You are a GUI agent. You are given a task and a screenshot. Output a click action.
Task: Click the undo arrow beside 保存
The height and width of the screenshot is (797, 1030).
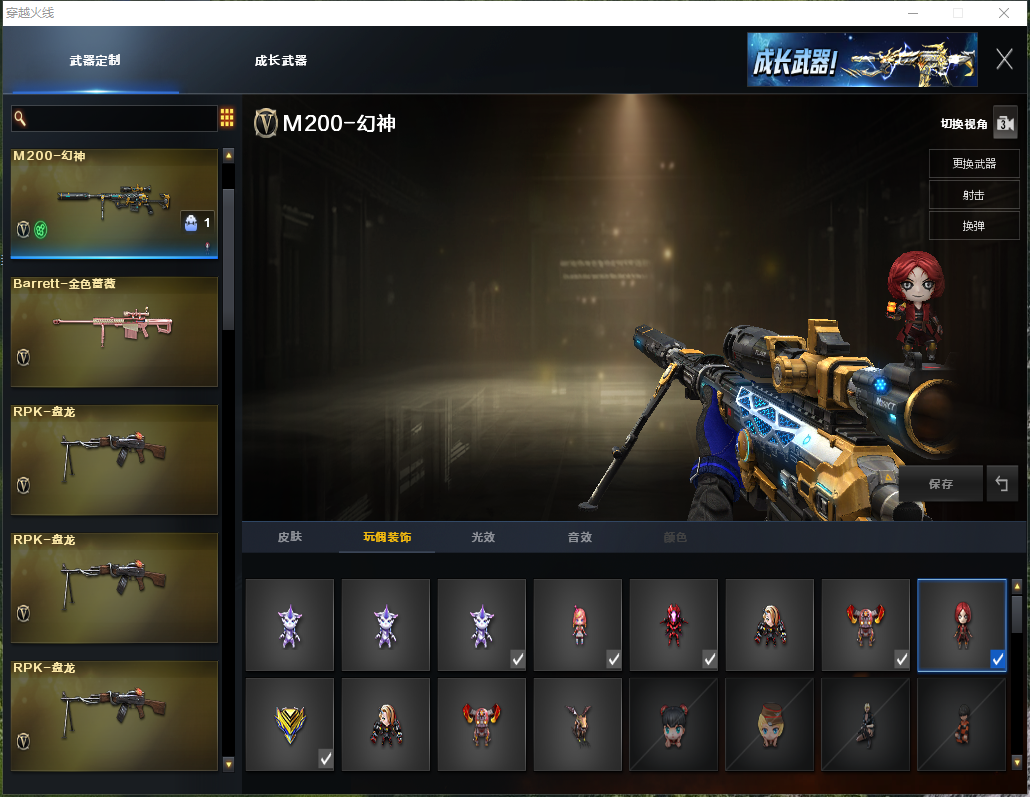click(x=1001, y=483)
